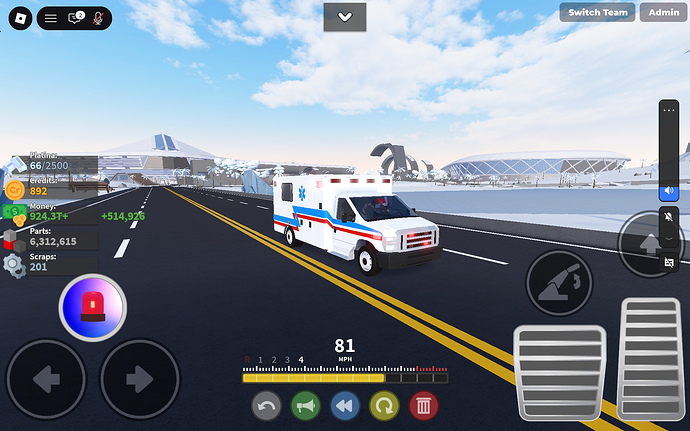Tap the round up arrow button

tap(648, 243)
